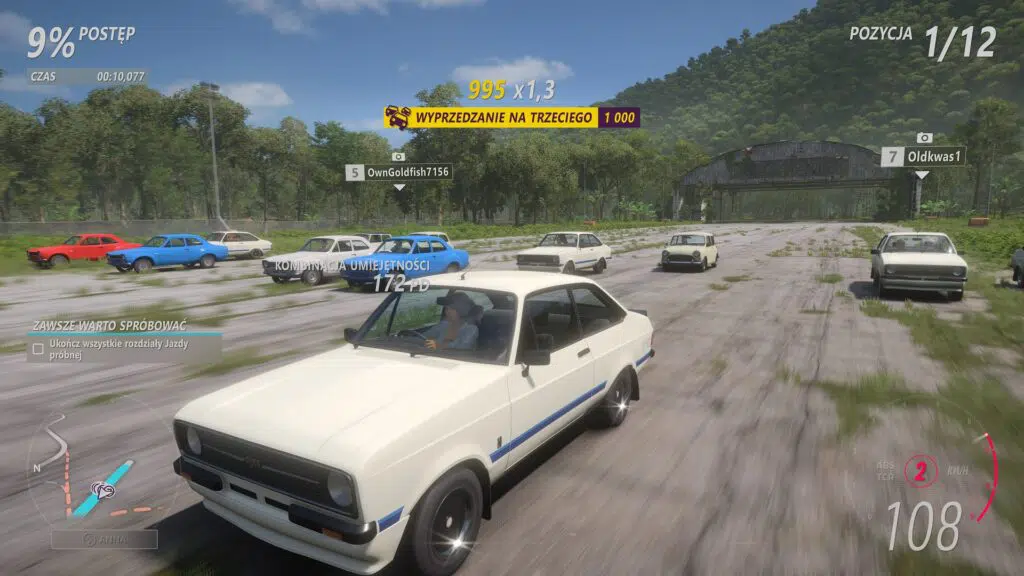1024x576 pixels.
Task: Select the Oldkwas1 player nametag
Action: click(923, 156)
